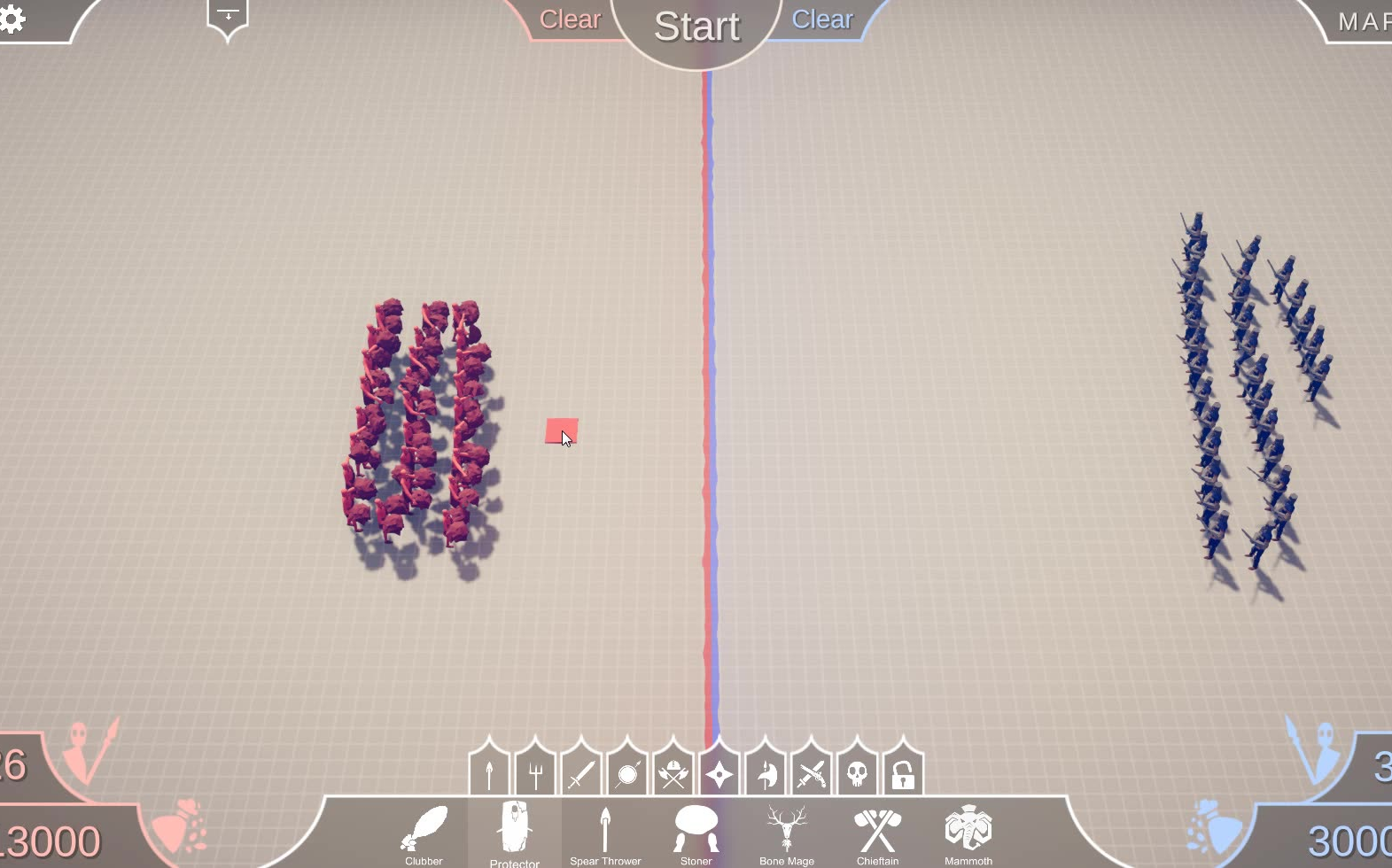Image resolution: width=1392 pixels, height=868 pixels.
Task: Select the skull Spooky faction icon
Action: (857, 772)
